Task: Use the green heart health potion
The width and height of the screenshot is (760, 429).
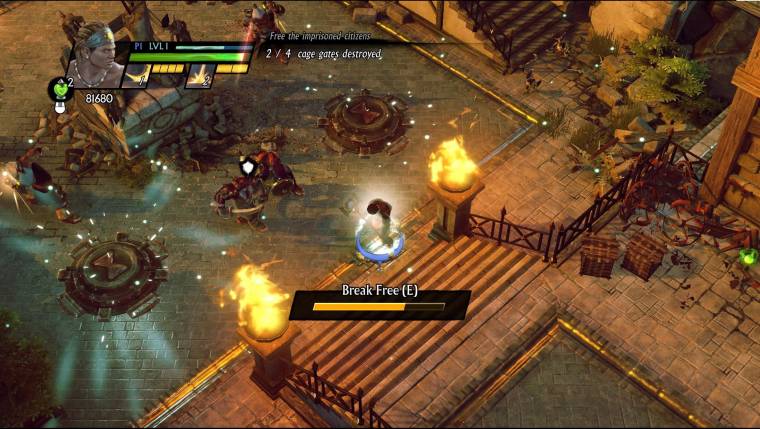Action: (61, 90)
